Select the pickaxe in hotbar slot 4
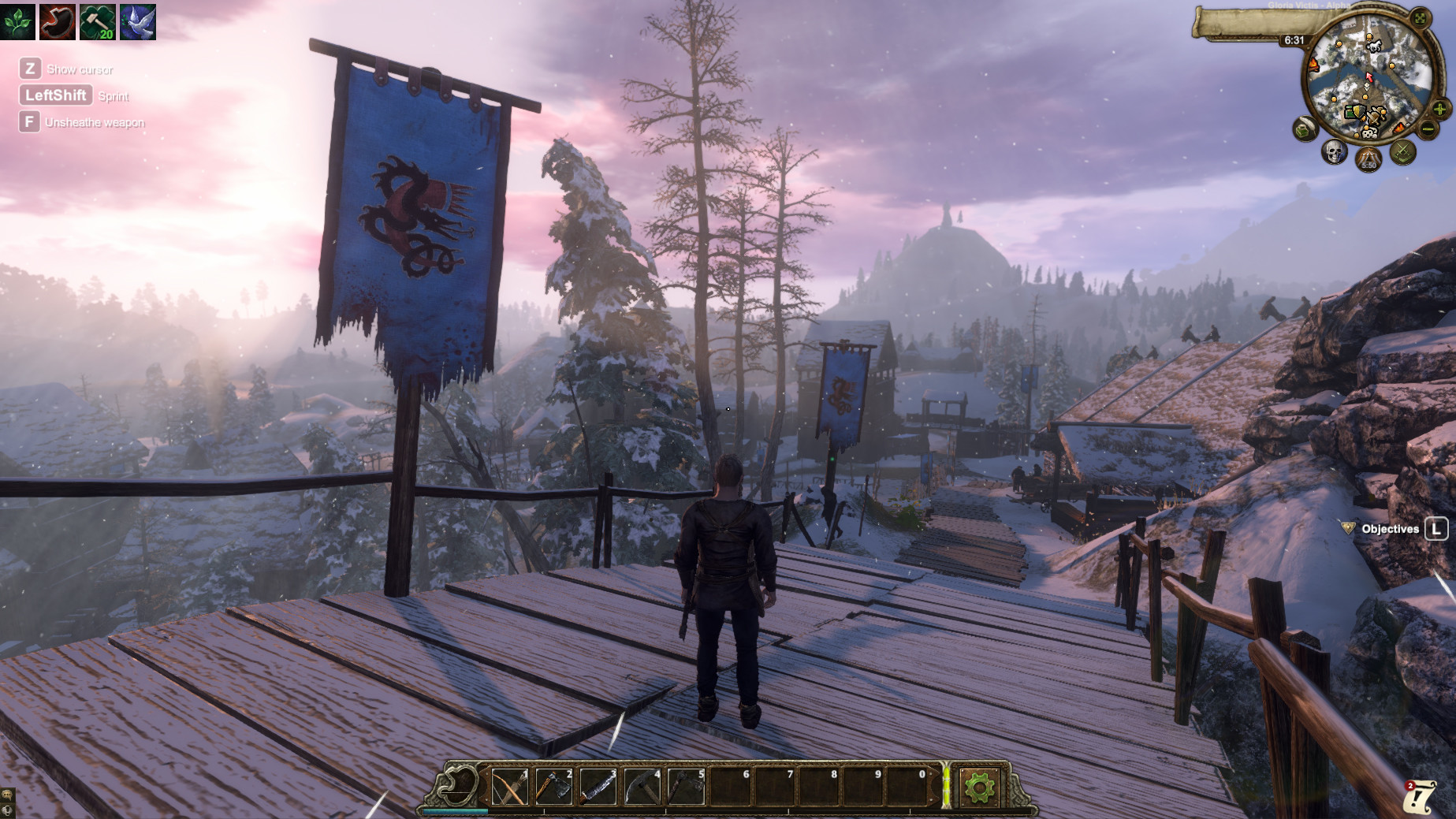The image size is (1456, 819). pos(642,787)
